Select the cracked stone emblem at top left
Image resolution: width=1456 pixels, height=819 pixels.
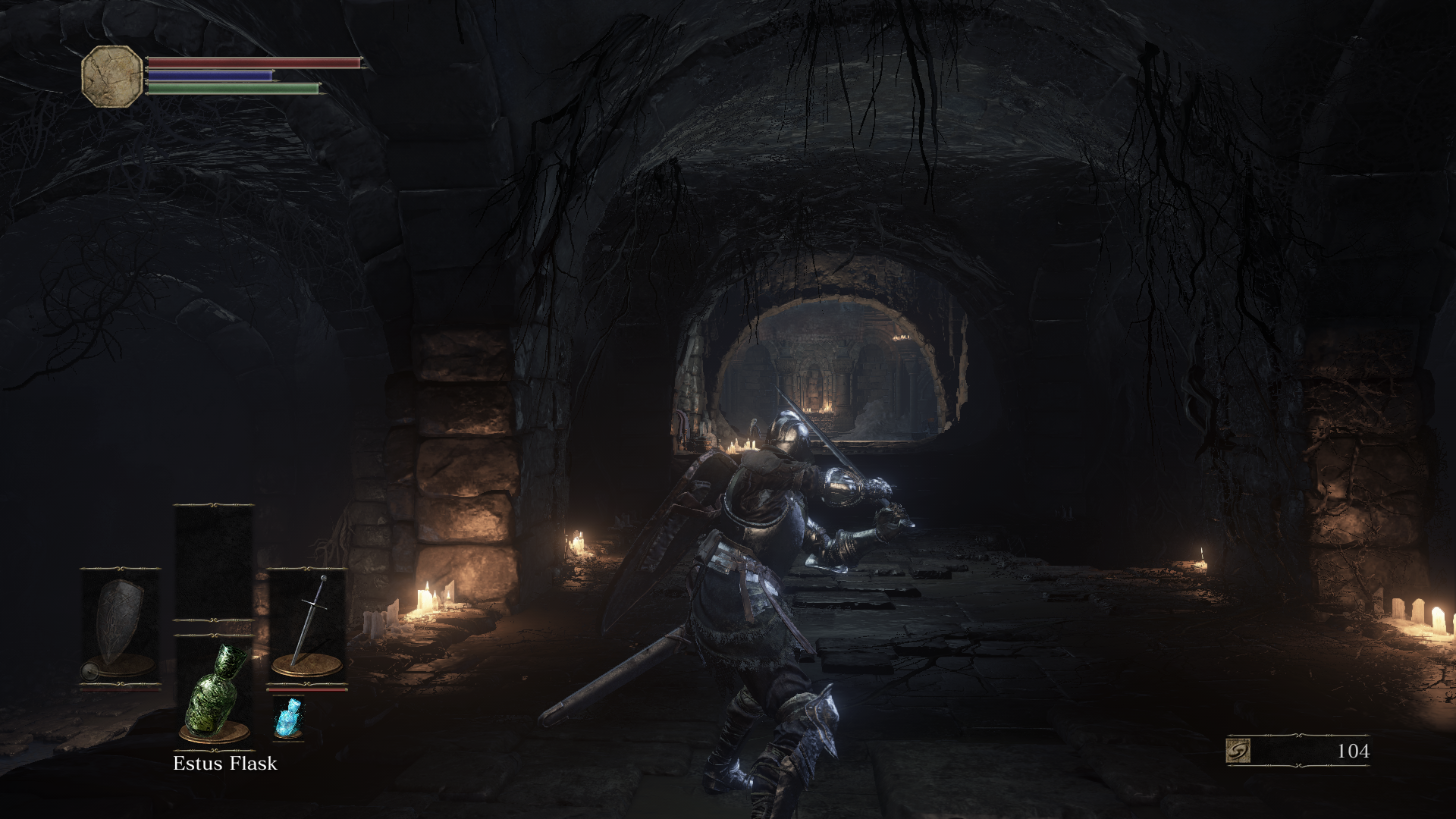pos(111,74)
